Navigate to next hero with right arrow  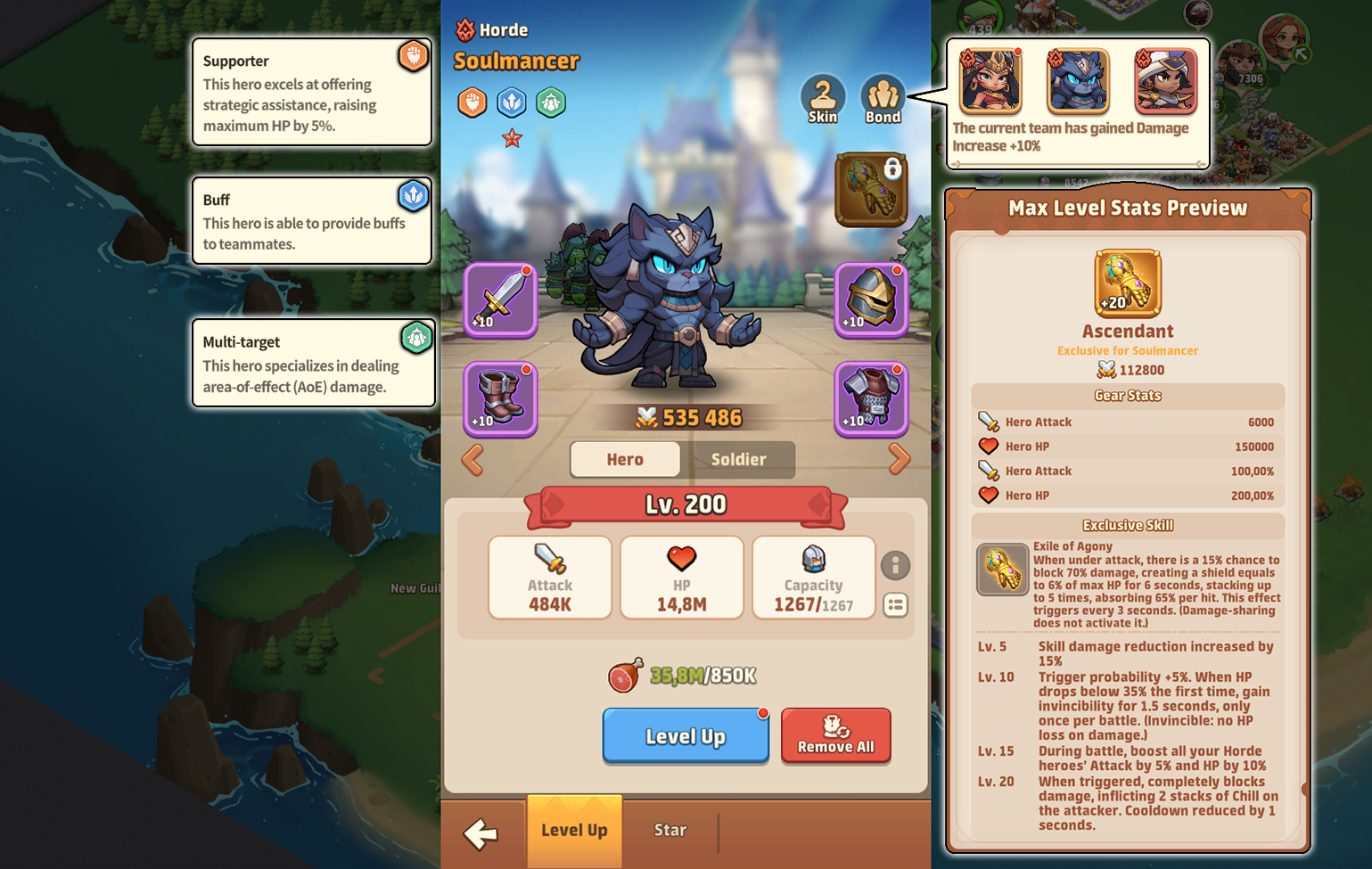tap(900, 460)
